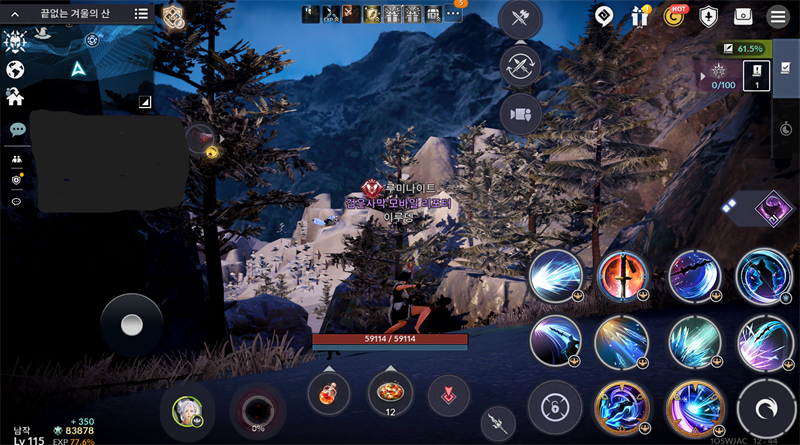Tap the crossed axe and sword button
The height and width of the screenshot is (445, 800).
coord(521,18)
